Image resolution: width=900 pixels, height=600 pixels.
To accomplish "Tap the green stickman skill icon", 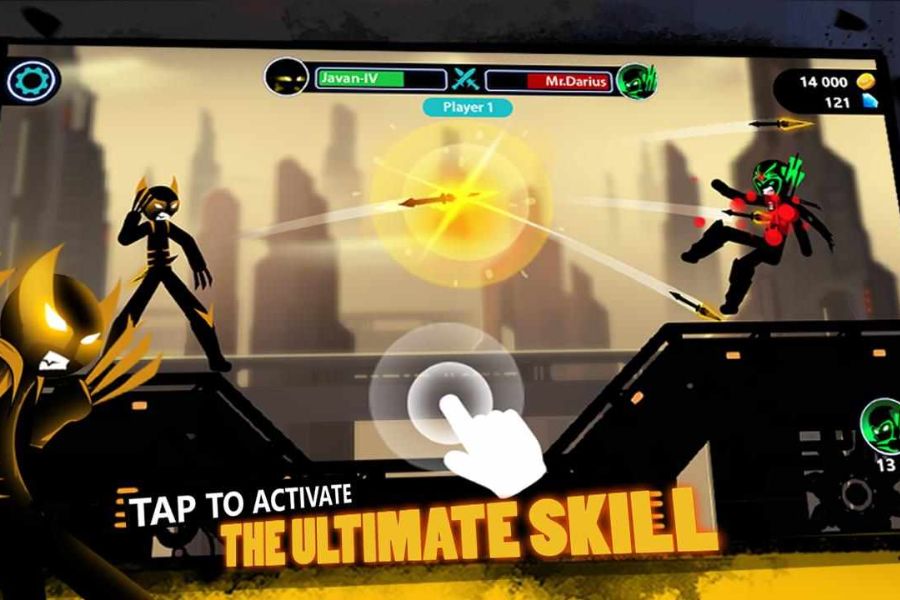I will click(879, 424).
